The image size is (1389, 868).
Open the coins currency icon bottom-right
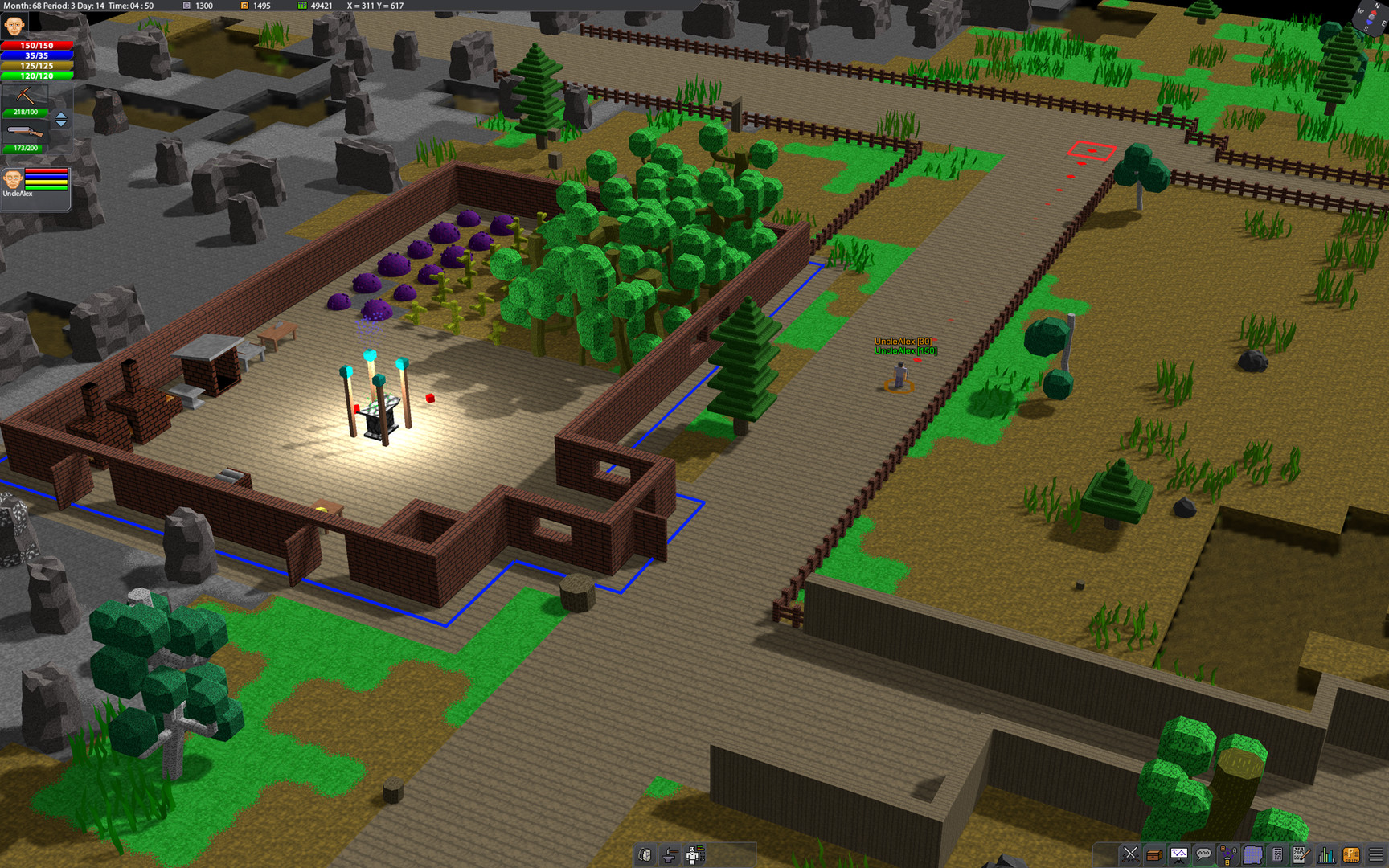click(1352, 854)
